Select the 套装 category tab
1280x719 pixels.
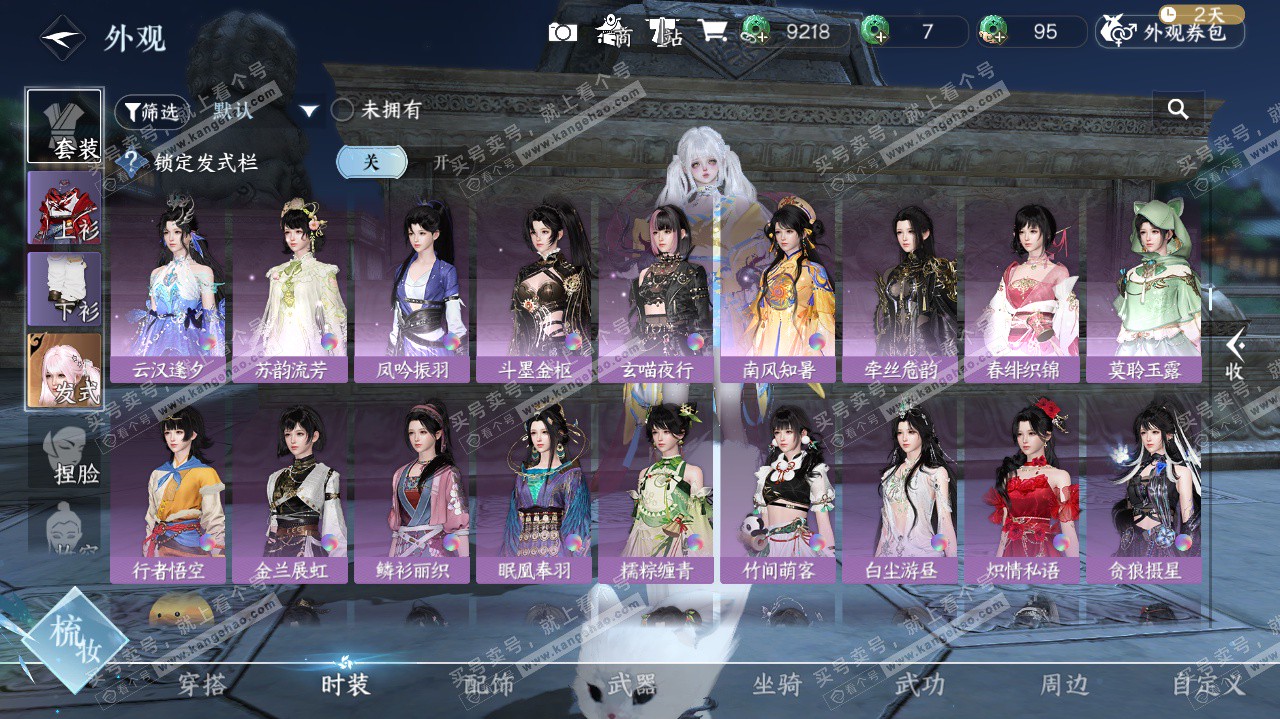[65, 127]
